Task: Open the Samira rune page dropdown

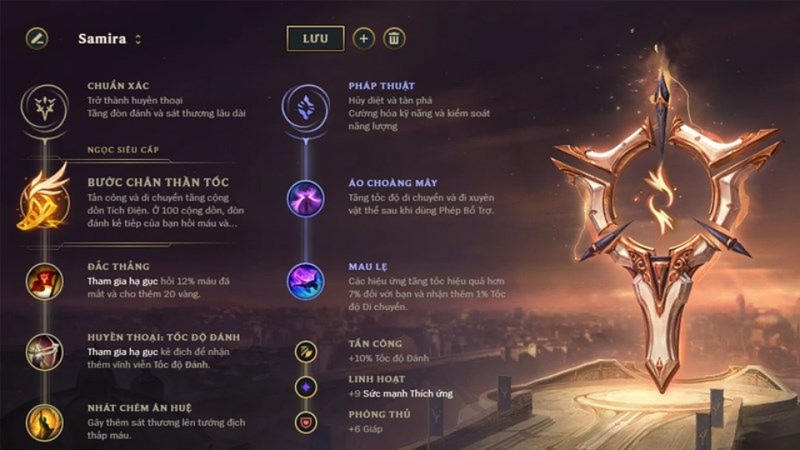Action: pyautogui.click(x=138, y=40)
